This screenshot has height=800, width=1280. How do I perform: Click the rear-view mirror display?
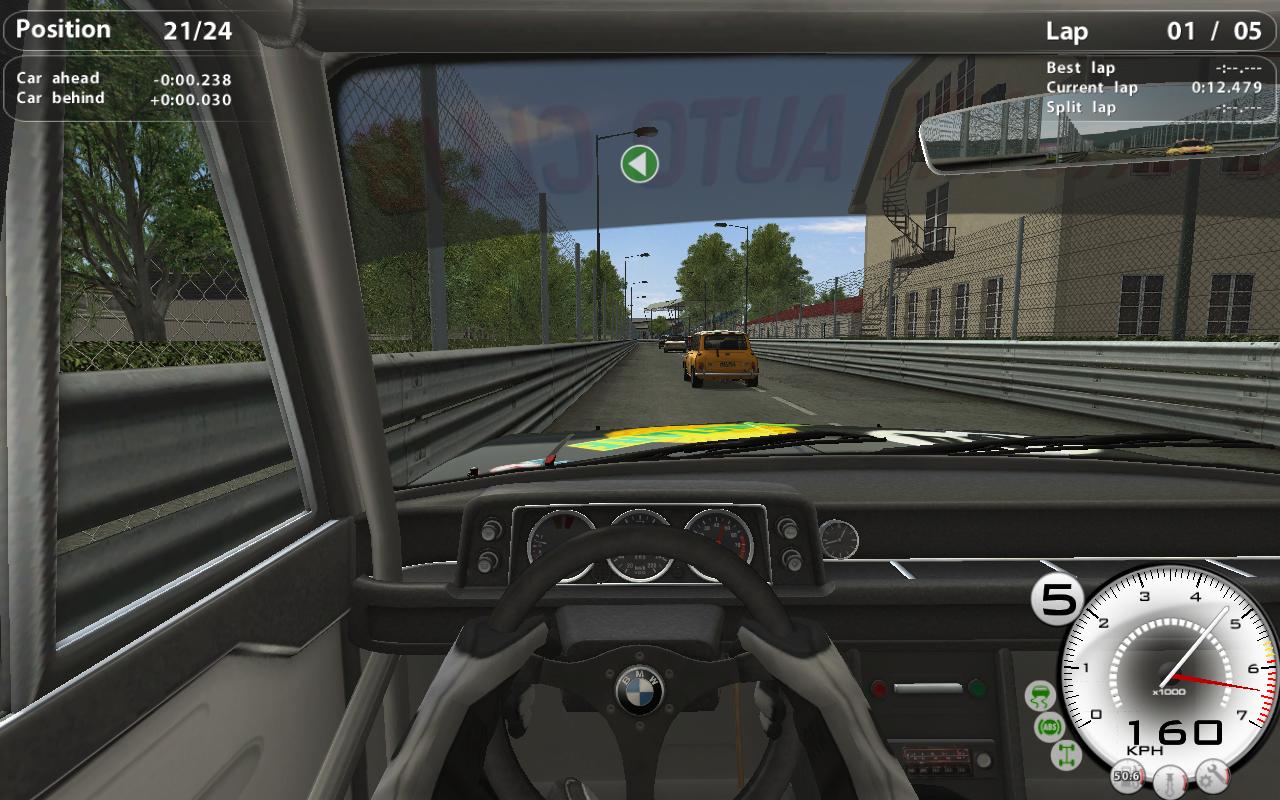pos(1097,128)
